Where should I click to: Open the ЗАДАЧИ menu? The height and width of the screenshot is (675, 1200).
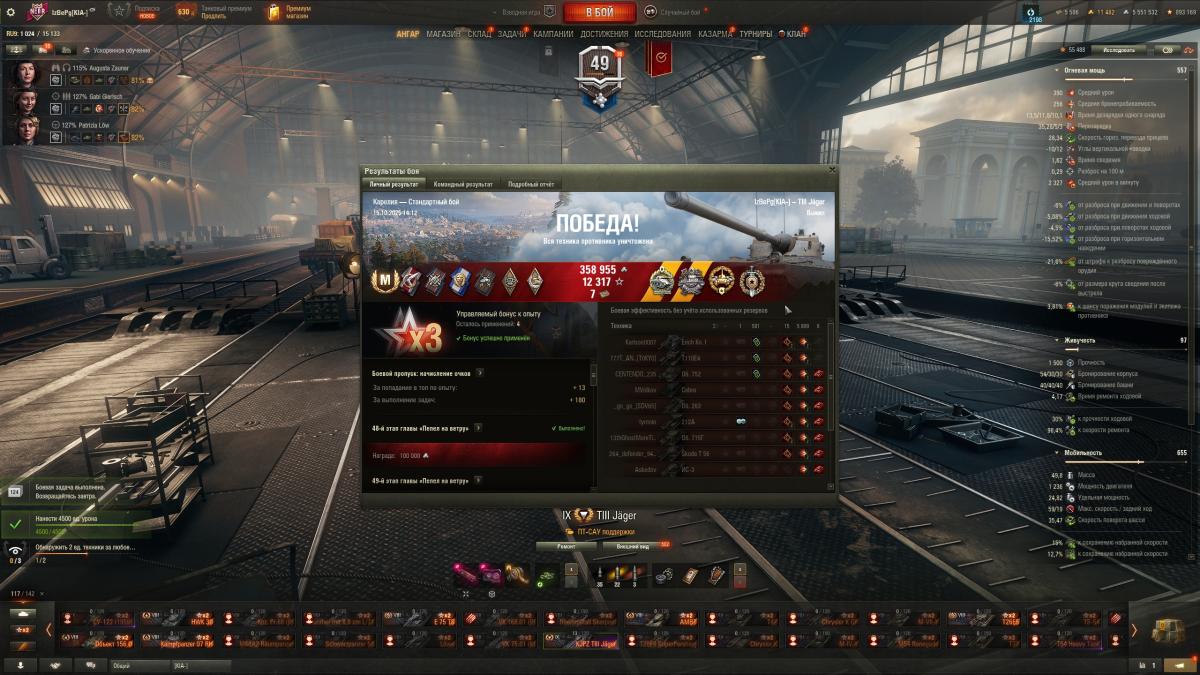click(x=512, y=34)
